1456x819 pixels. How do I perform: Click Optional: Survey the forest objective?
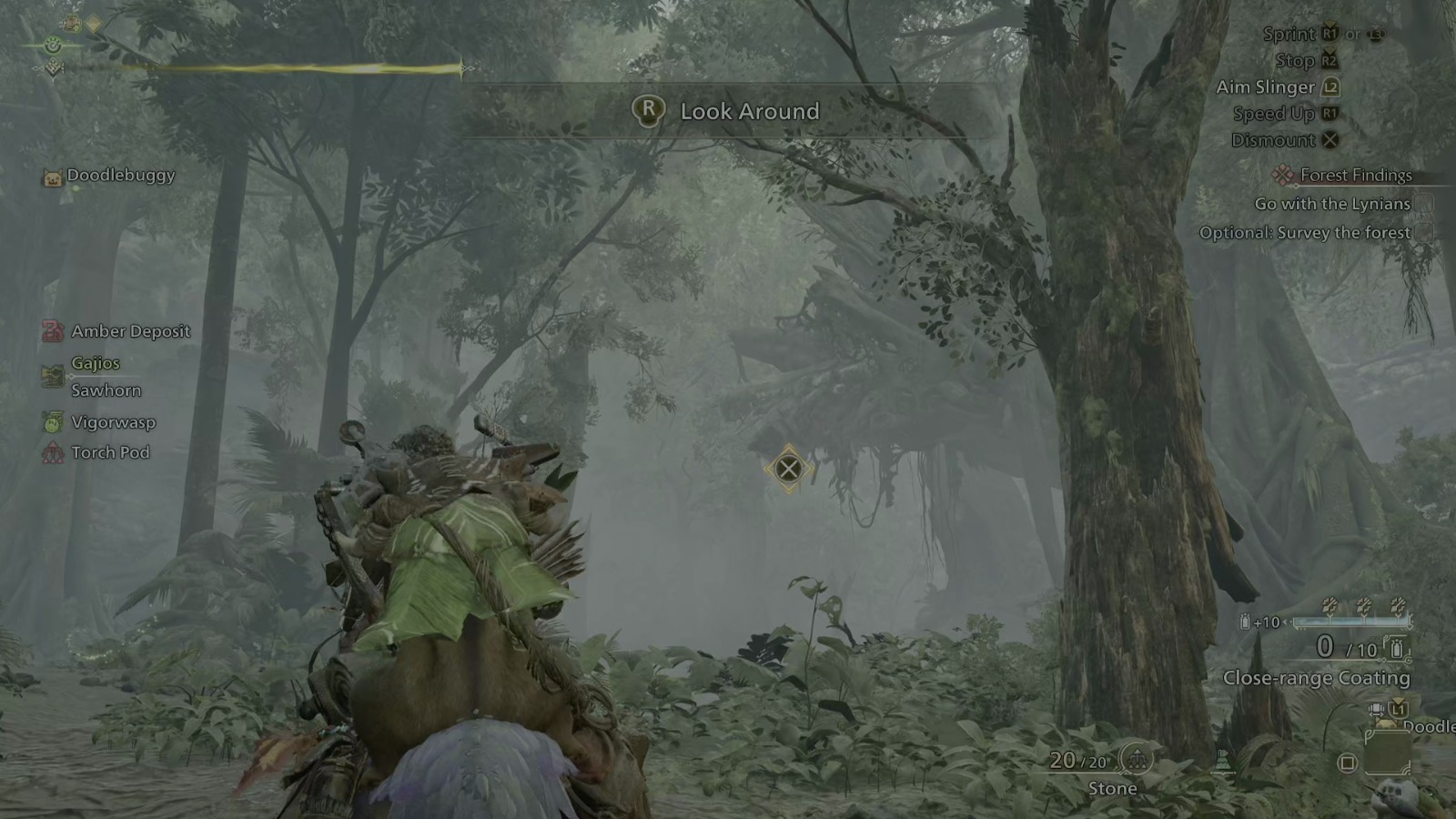click(1305, 232)
